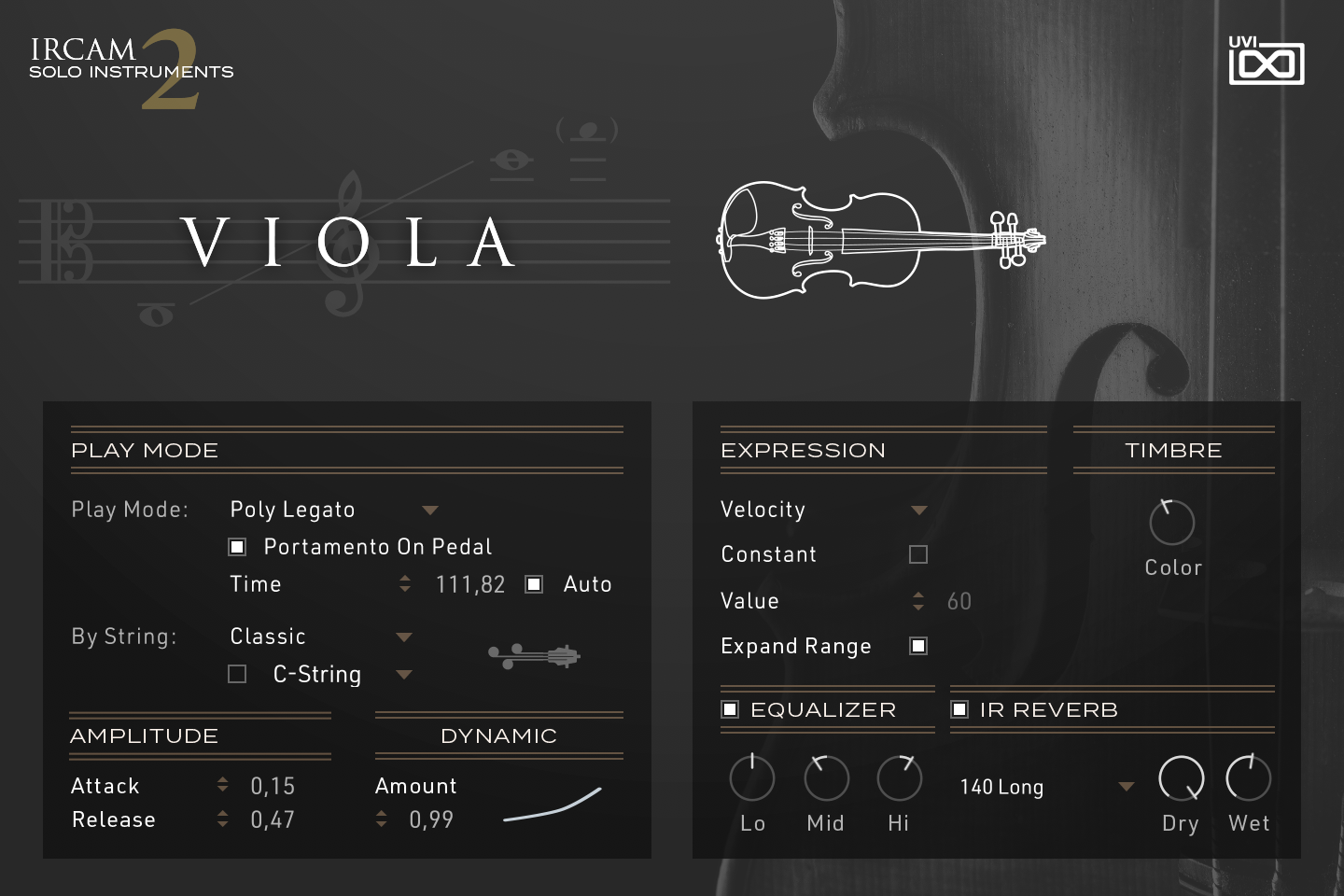This screenshot has width=1344, height=896.
Task: Toggle the IR Reverb section off
Action: pyautogui.click(x=959, y=709)
